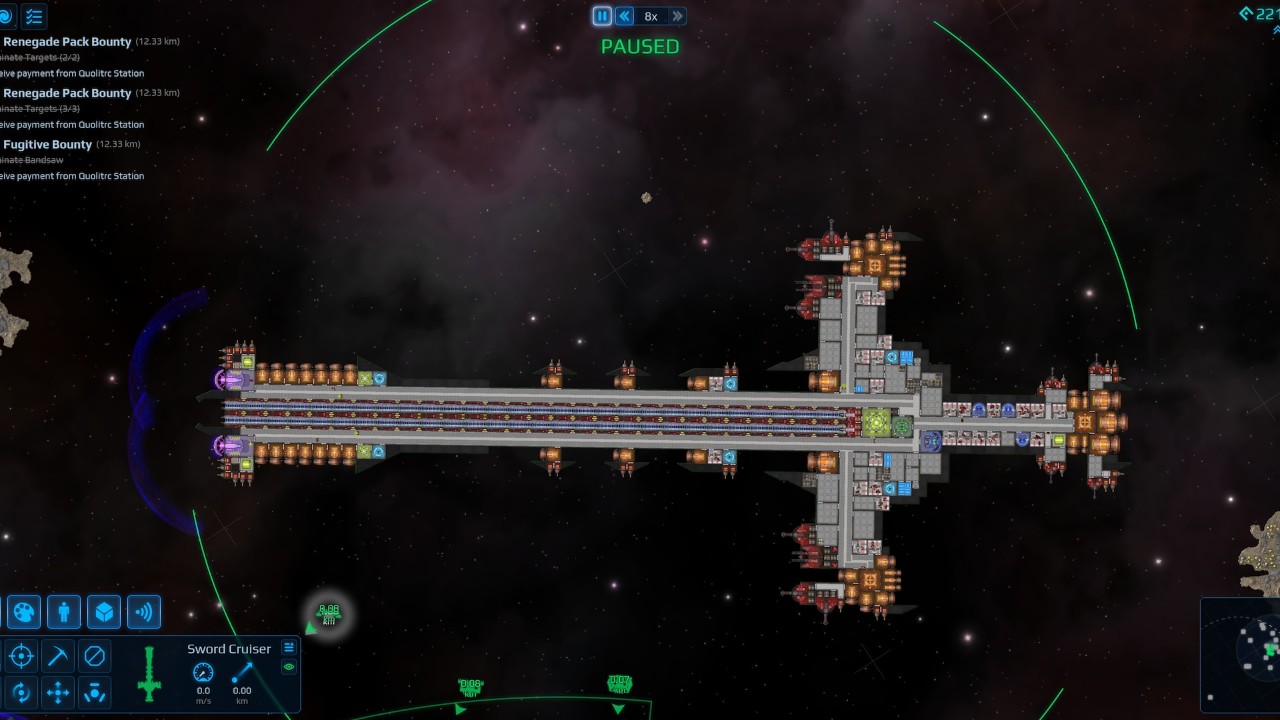Select the rotate ship command icon
The image size is (1280, 720).
(x=21, y=692)
